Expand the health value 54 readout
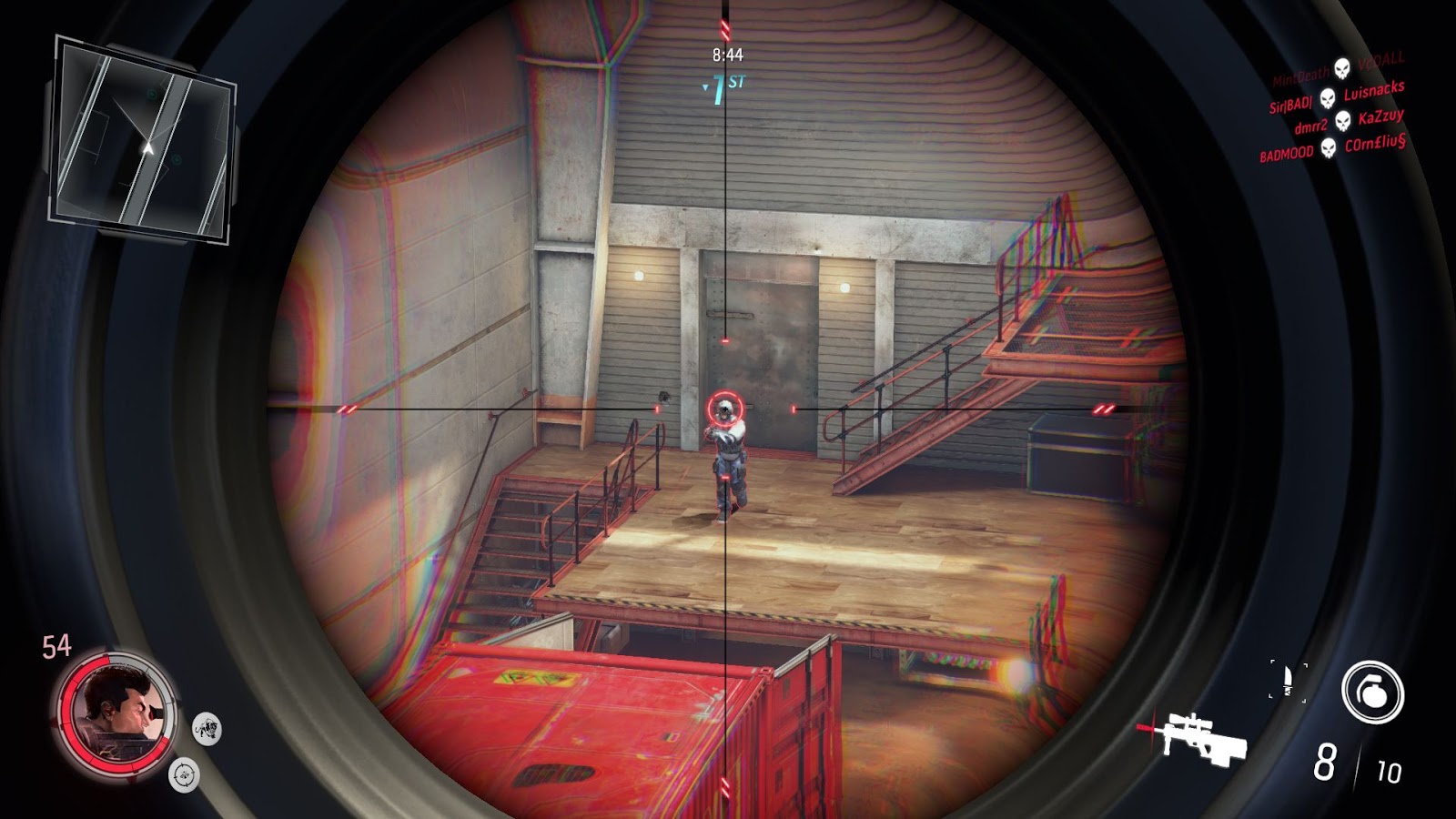Viewport: 1456px width, 819px height. pyautogui.click(x=56, y=645)
